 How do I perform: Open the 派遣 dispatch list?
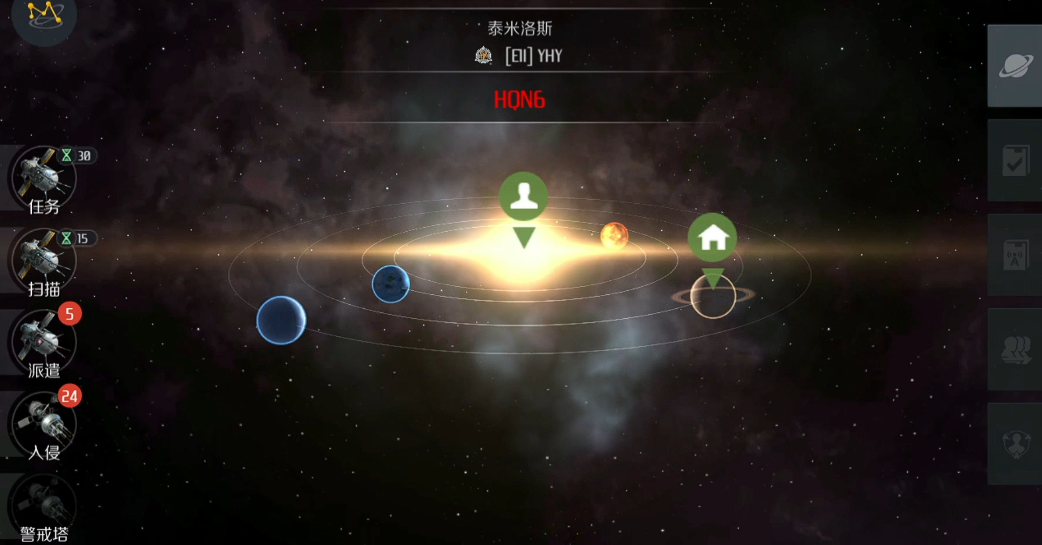(x=43, y=342)
